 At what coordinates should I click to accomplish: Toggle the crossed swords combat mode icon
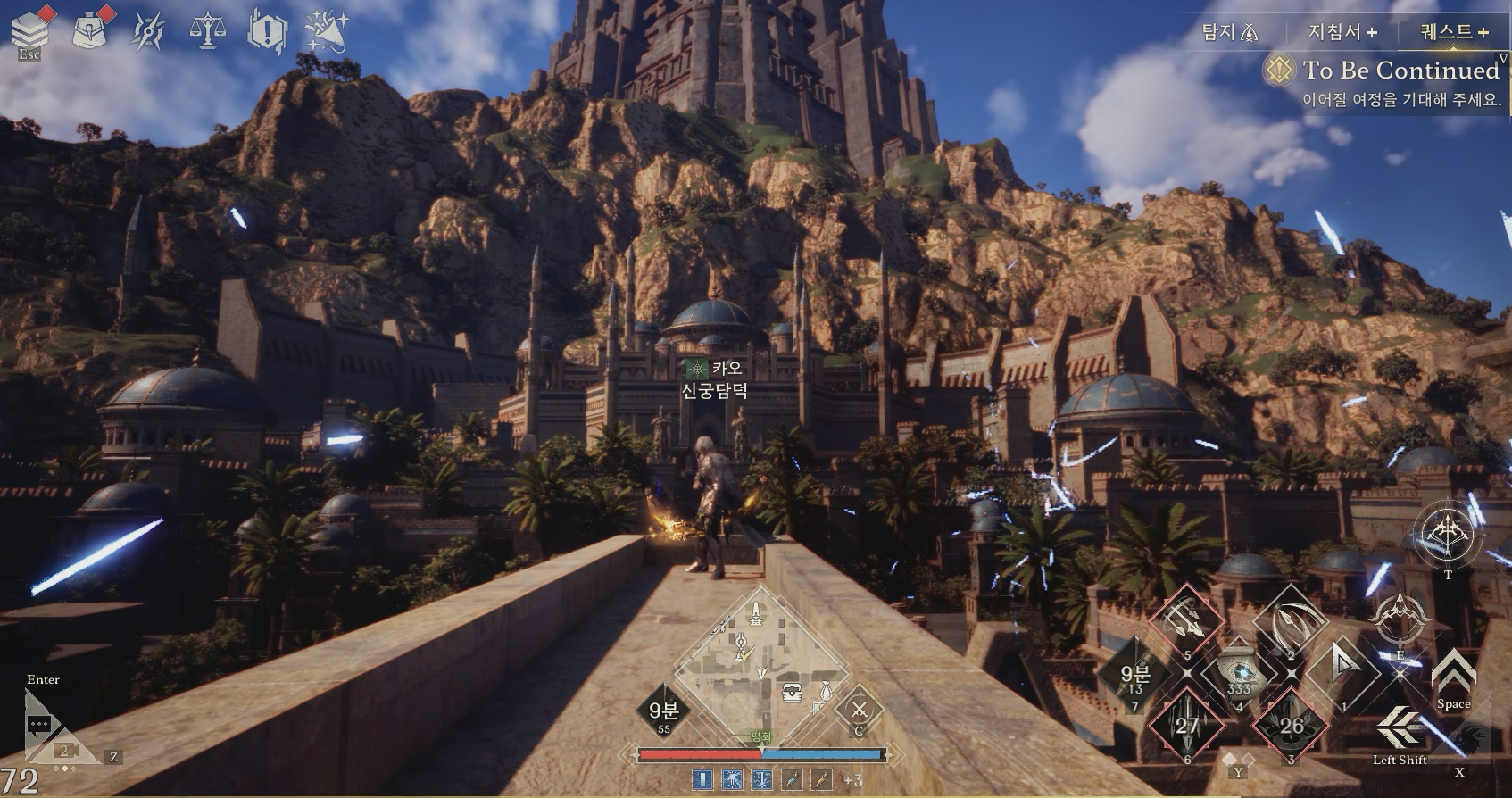pos(859,710)
